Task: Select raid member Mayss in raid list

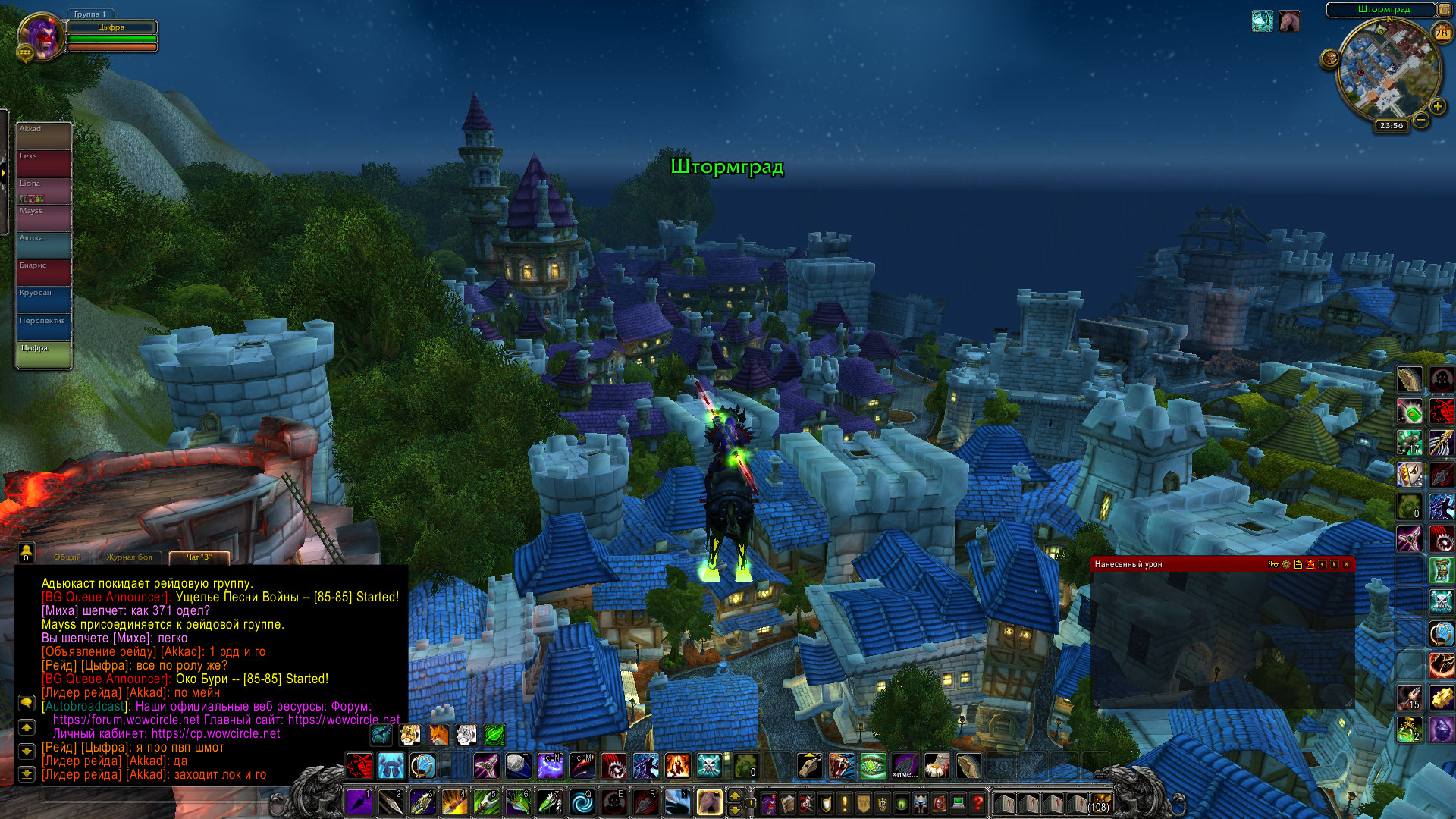Action: click(44, 217)
